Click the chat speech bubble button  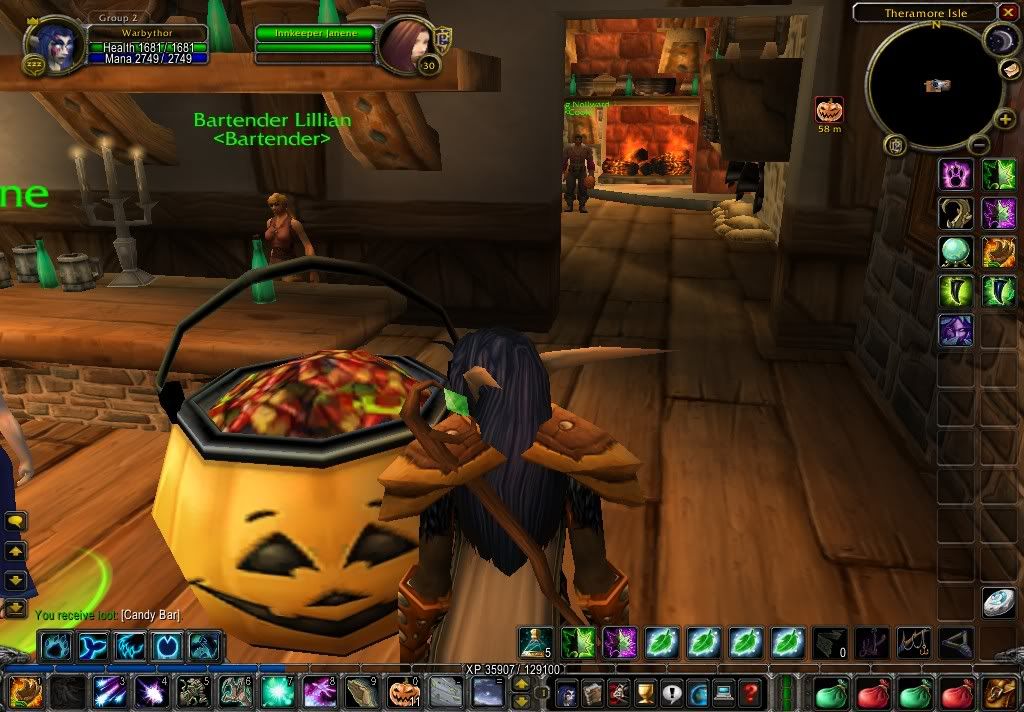tap(16, 521)
